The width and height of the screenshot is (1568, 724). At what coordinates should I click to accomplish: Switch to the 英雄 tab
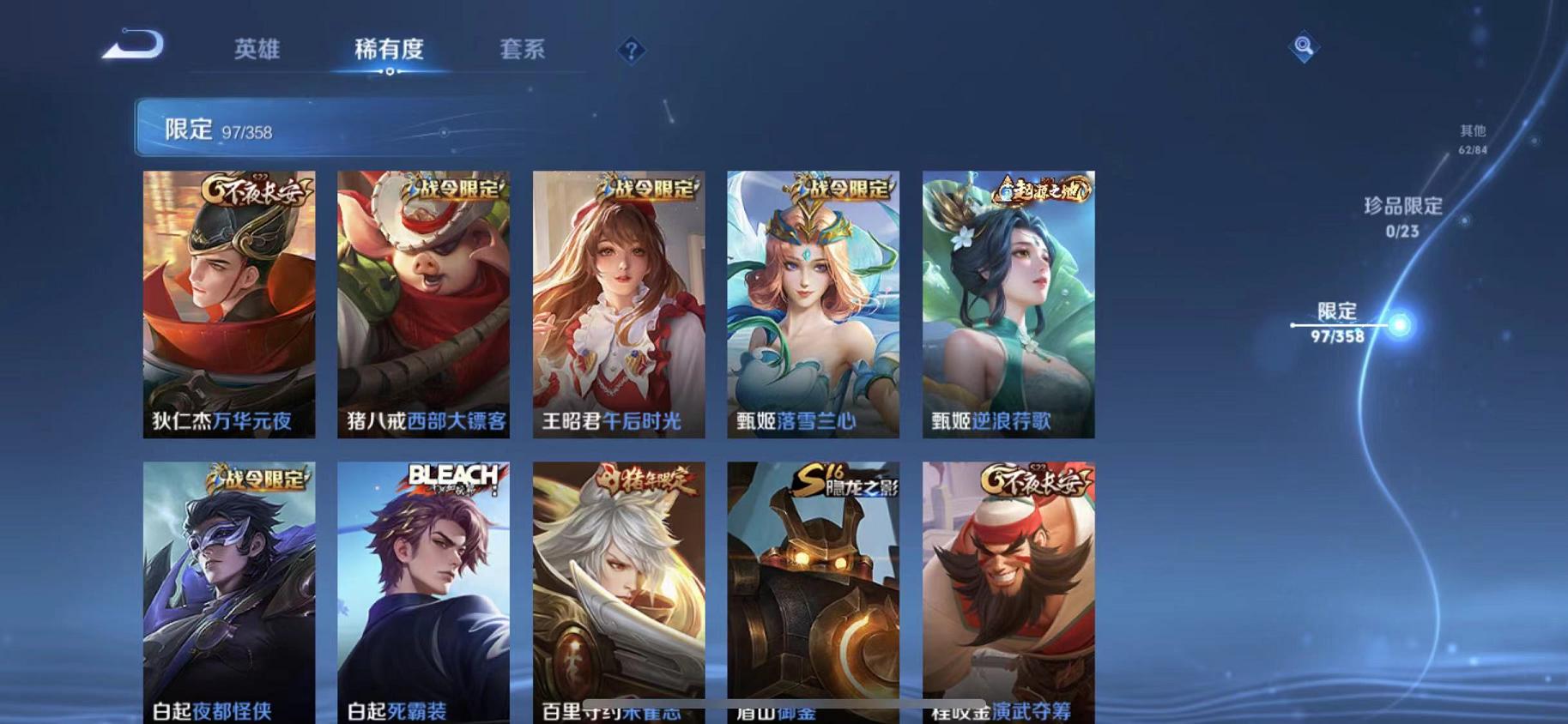point(255,50)
